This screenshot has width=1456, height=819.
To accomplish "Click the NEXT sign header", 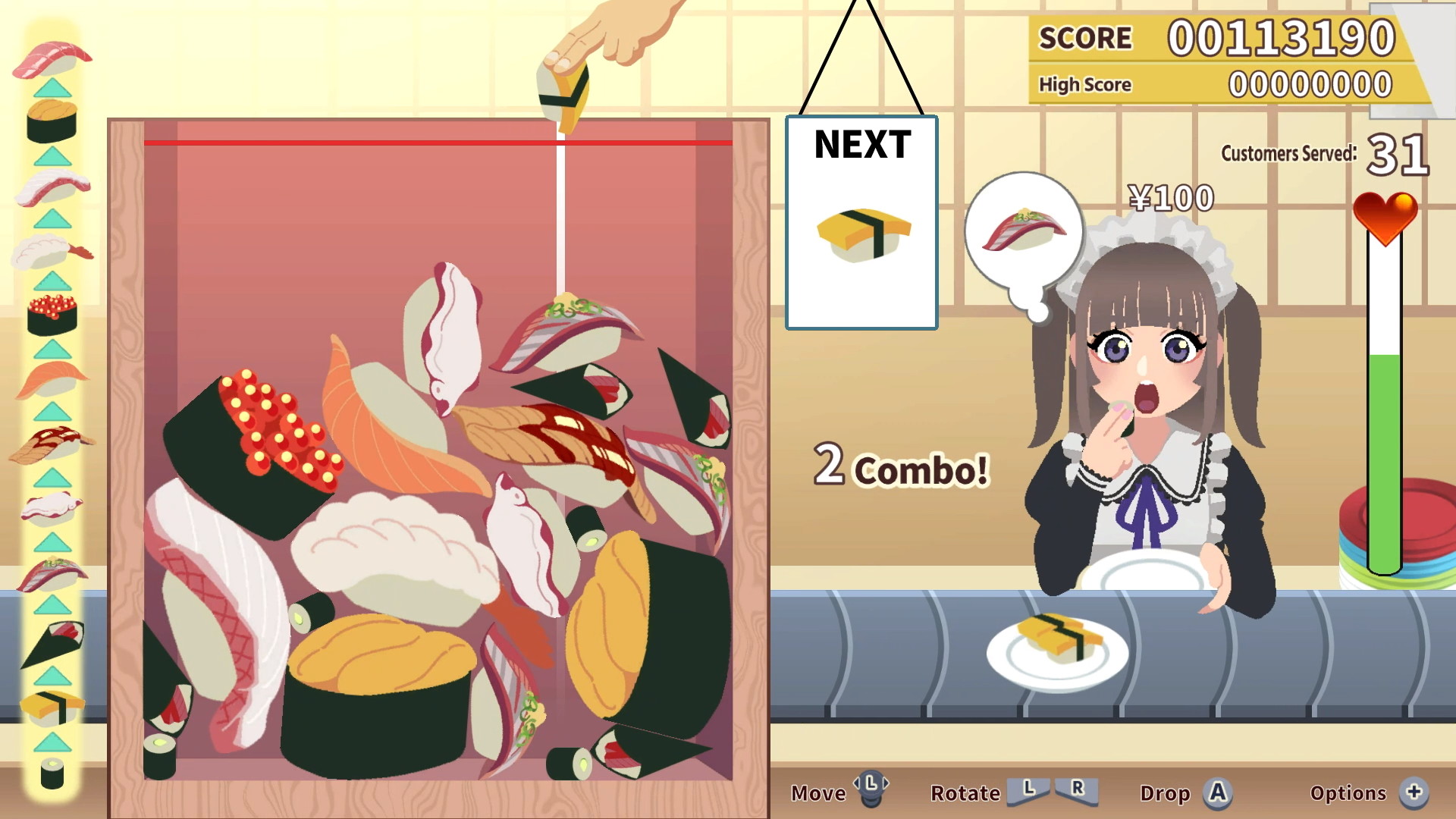I will tap(861, 146).
